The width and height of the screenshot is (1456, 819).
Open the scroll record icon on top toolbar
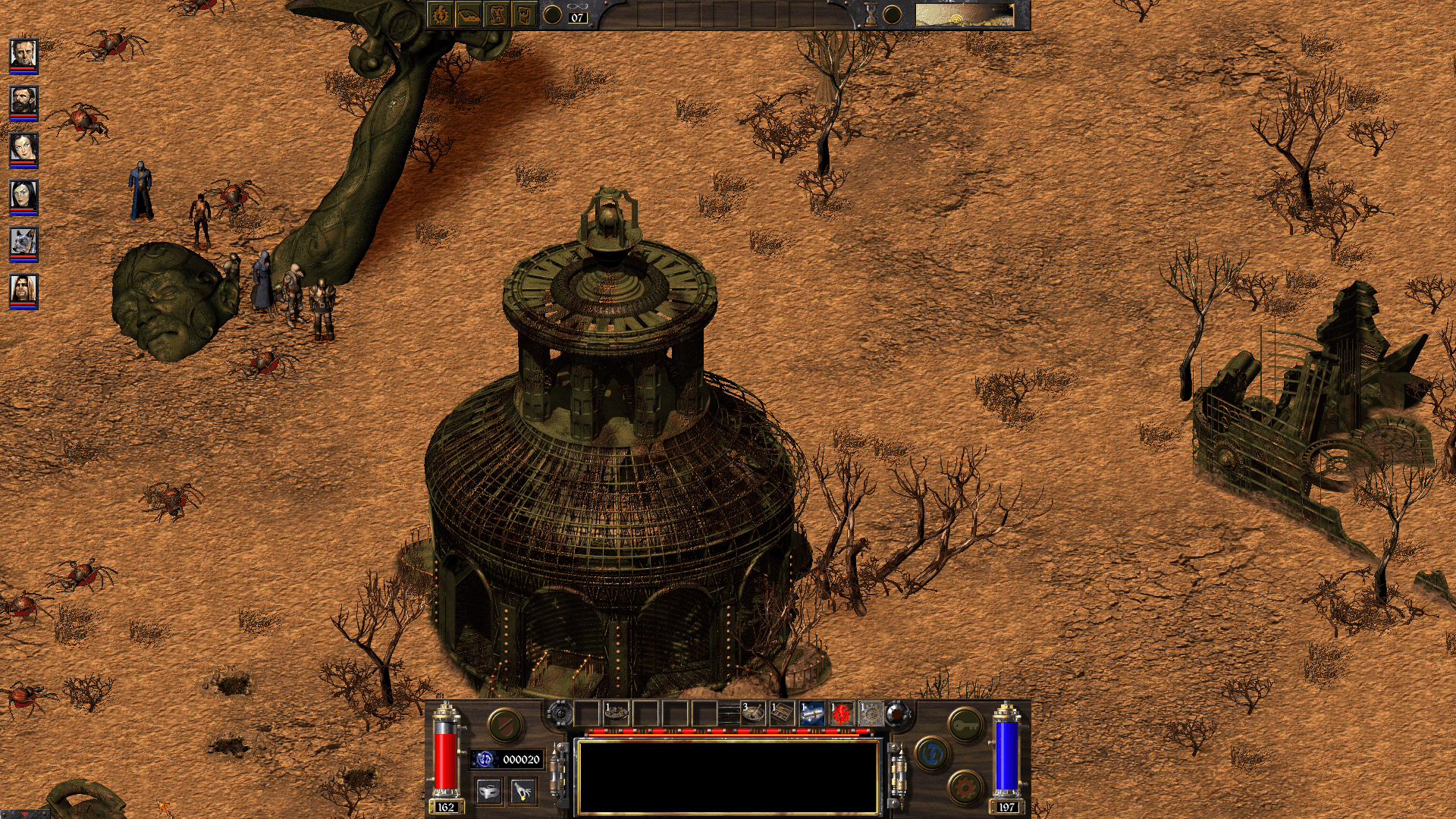pos(497,15)
